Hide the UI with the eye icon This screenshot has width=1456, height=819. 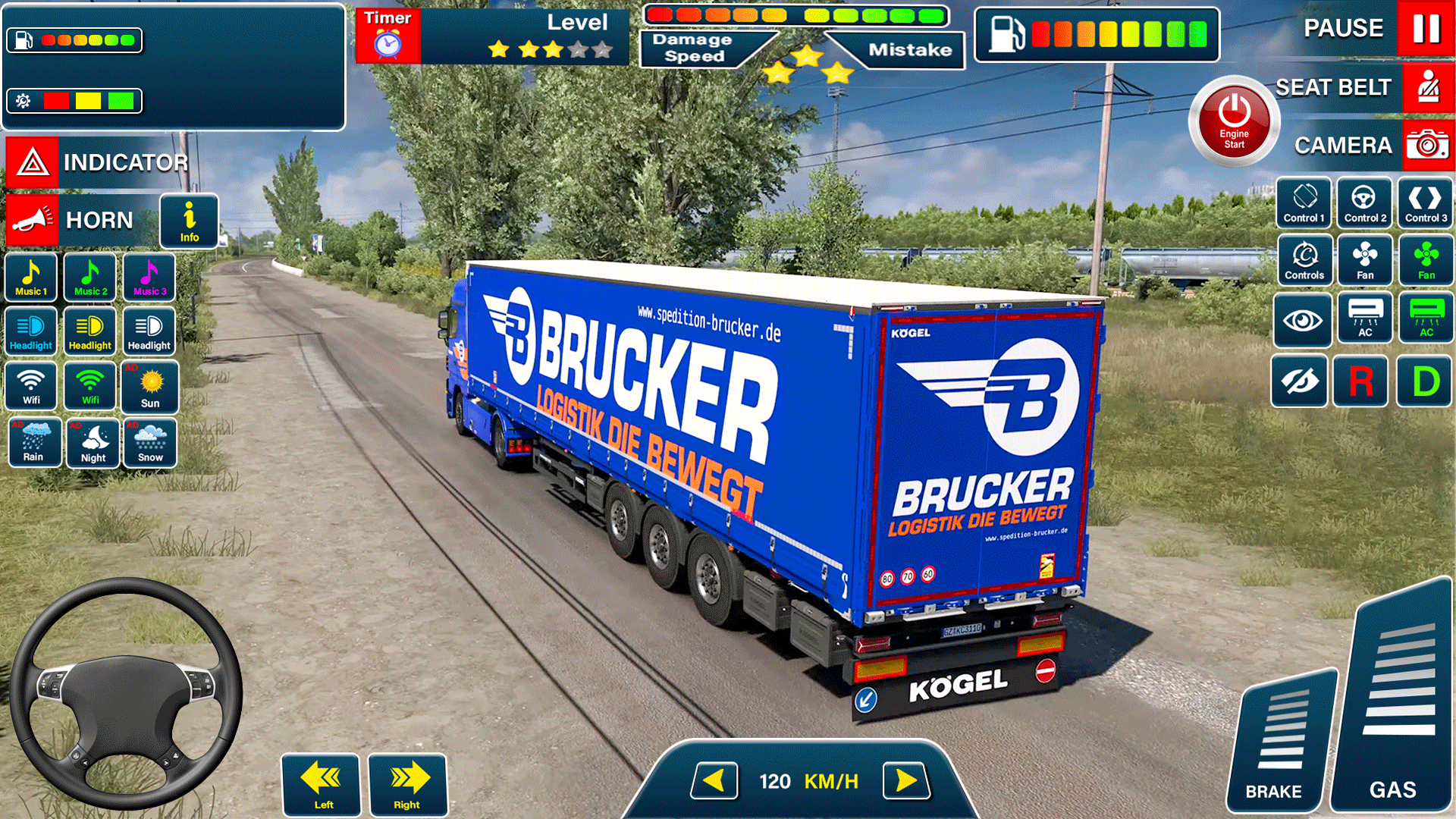[1300, 381]
